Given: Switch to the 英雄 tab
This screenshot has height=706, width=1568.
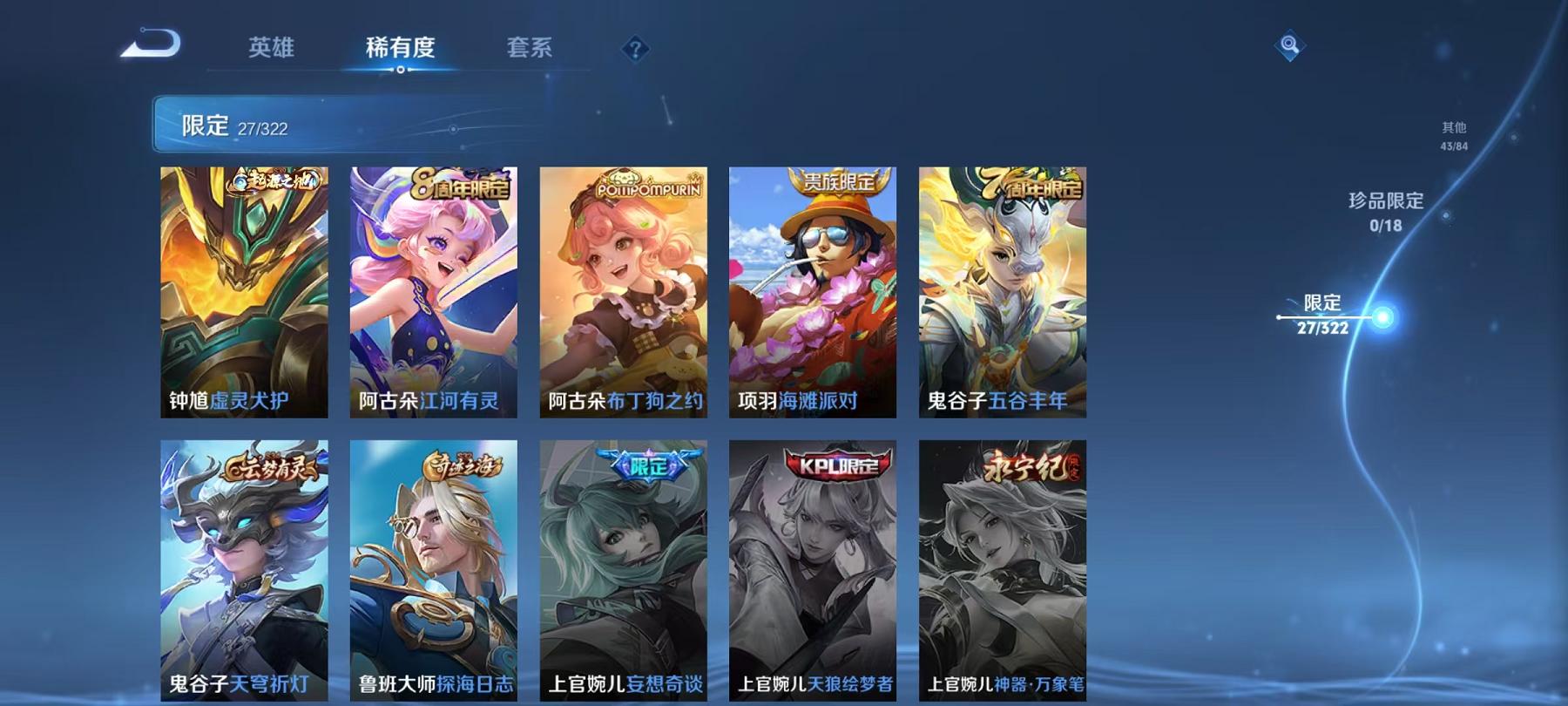Looking at the screenshot, I should [x=270, y=50].
